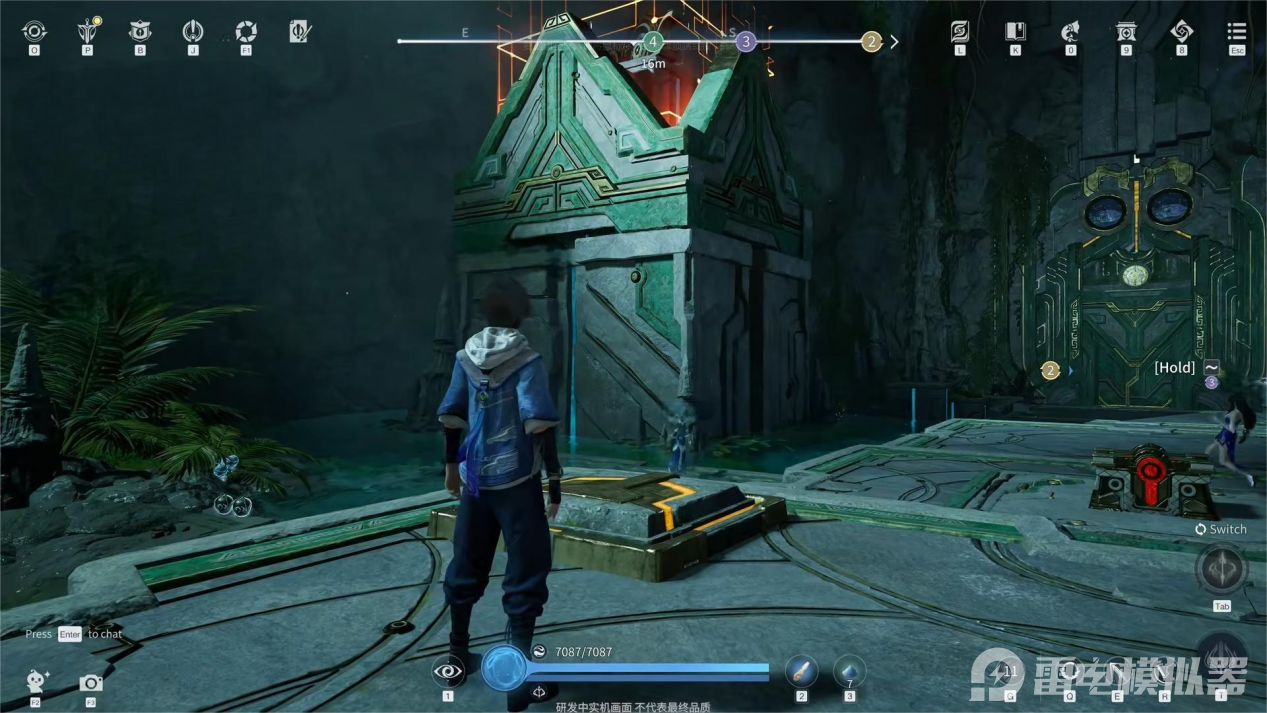Open the shield badge menu icon
This screenshot has height=713, width=1267.
point(140,32)
